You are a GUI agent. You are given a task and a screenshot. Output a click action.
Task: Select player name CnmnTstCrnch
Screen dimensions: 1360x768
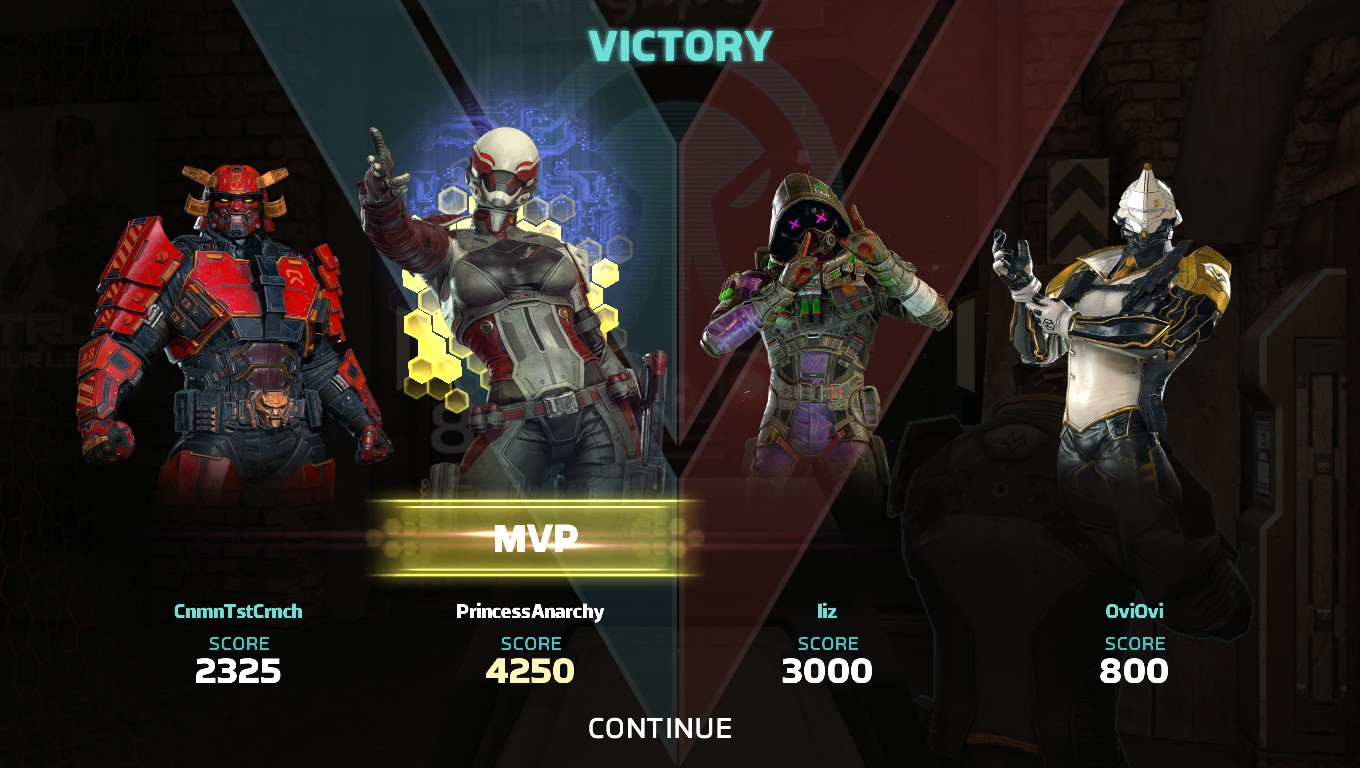[240, 612]
